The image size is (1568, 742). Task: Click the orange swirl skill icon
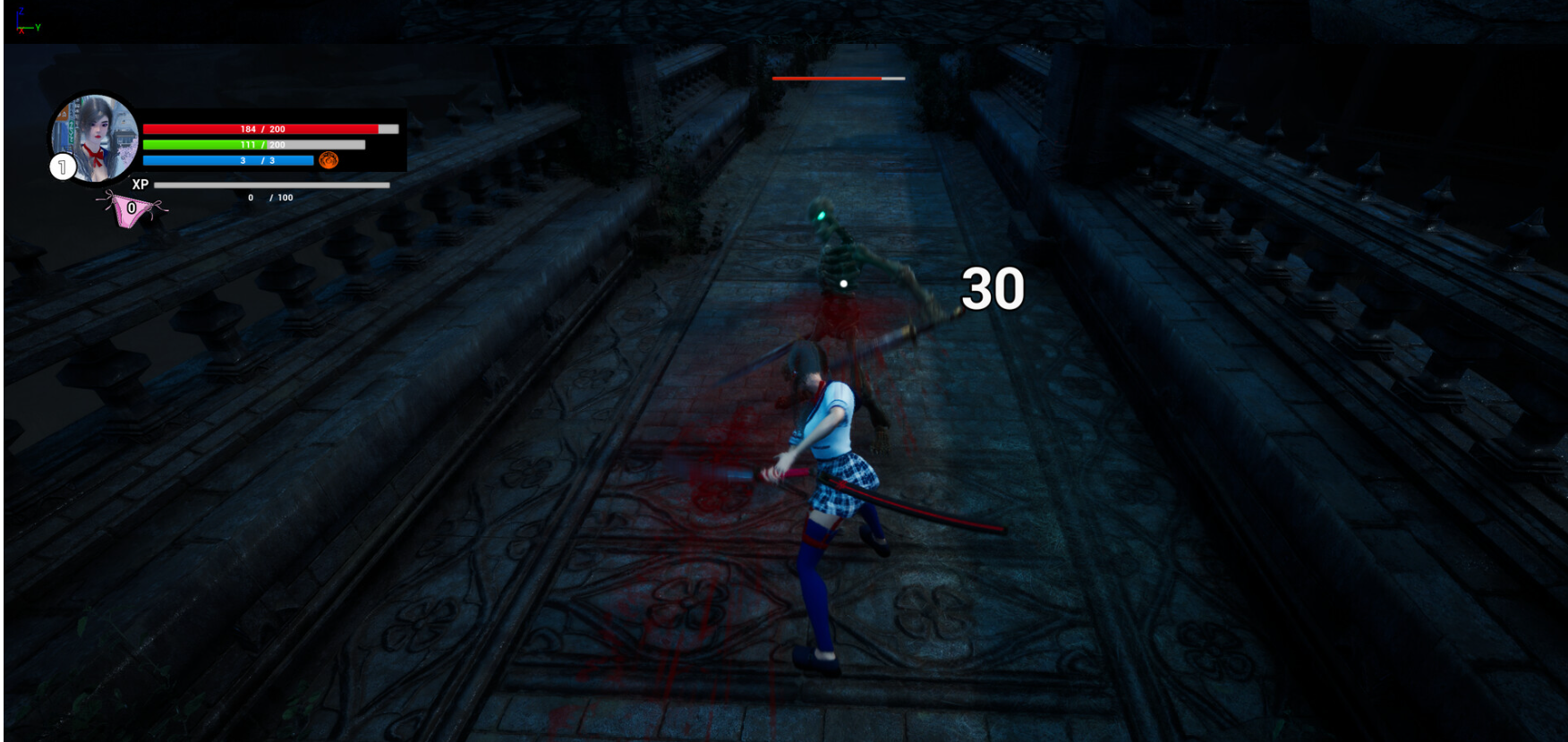(328, 160)
